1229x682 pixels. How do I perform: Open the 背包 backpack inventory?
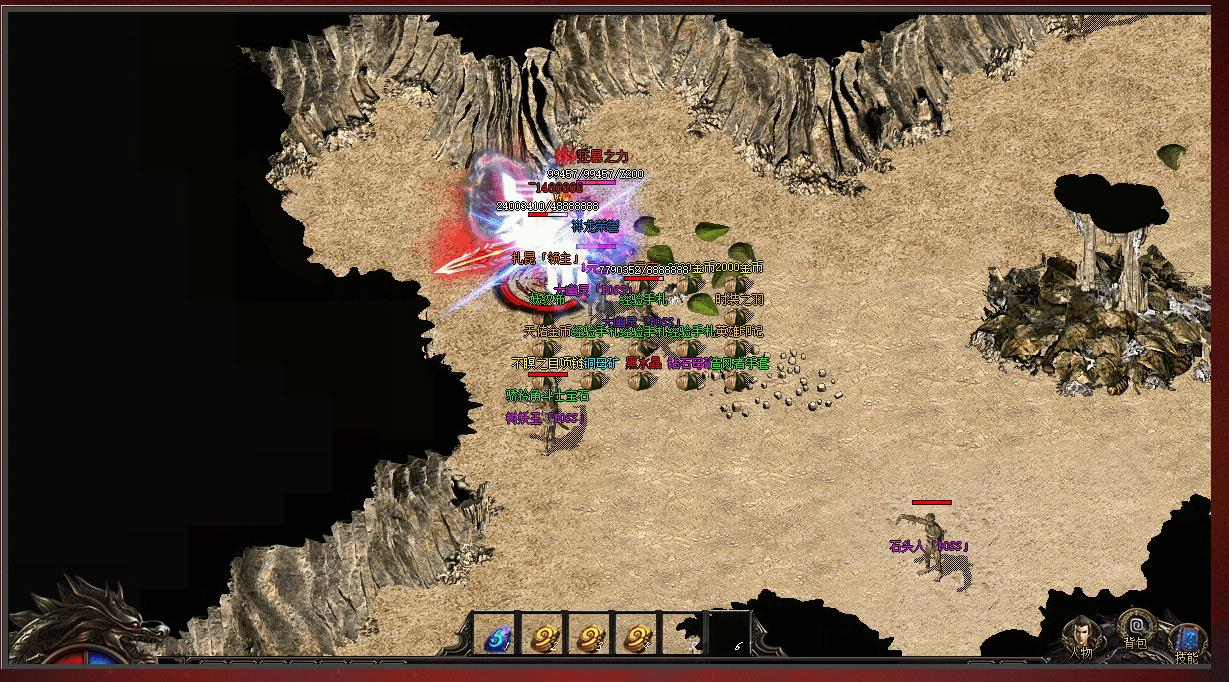pos(1134,628)
